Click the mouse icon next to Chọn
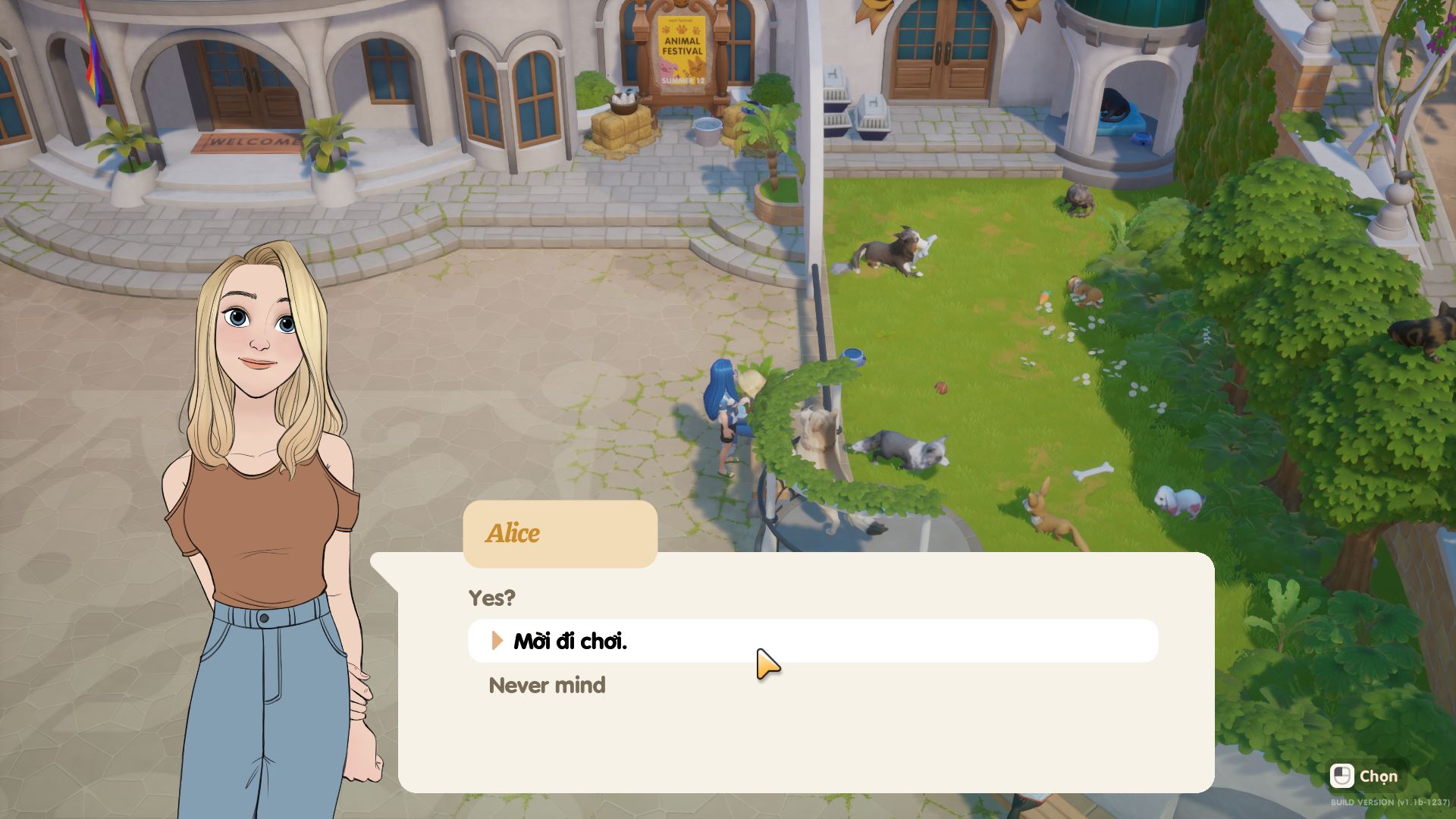The image size is (1456, 819). pos(1344,777)
